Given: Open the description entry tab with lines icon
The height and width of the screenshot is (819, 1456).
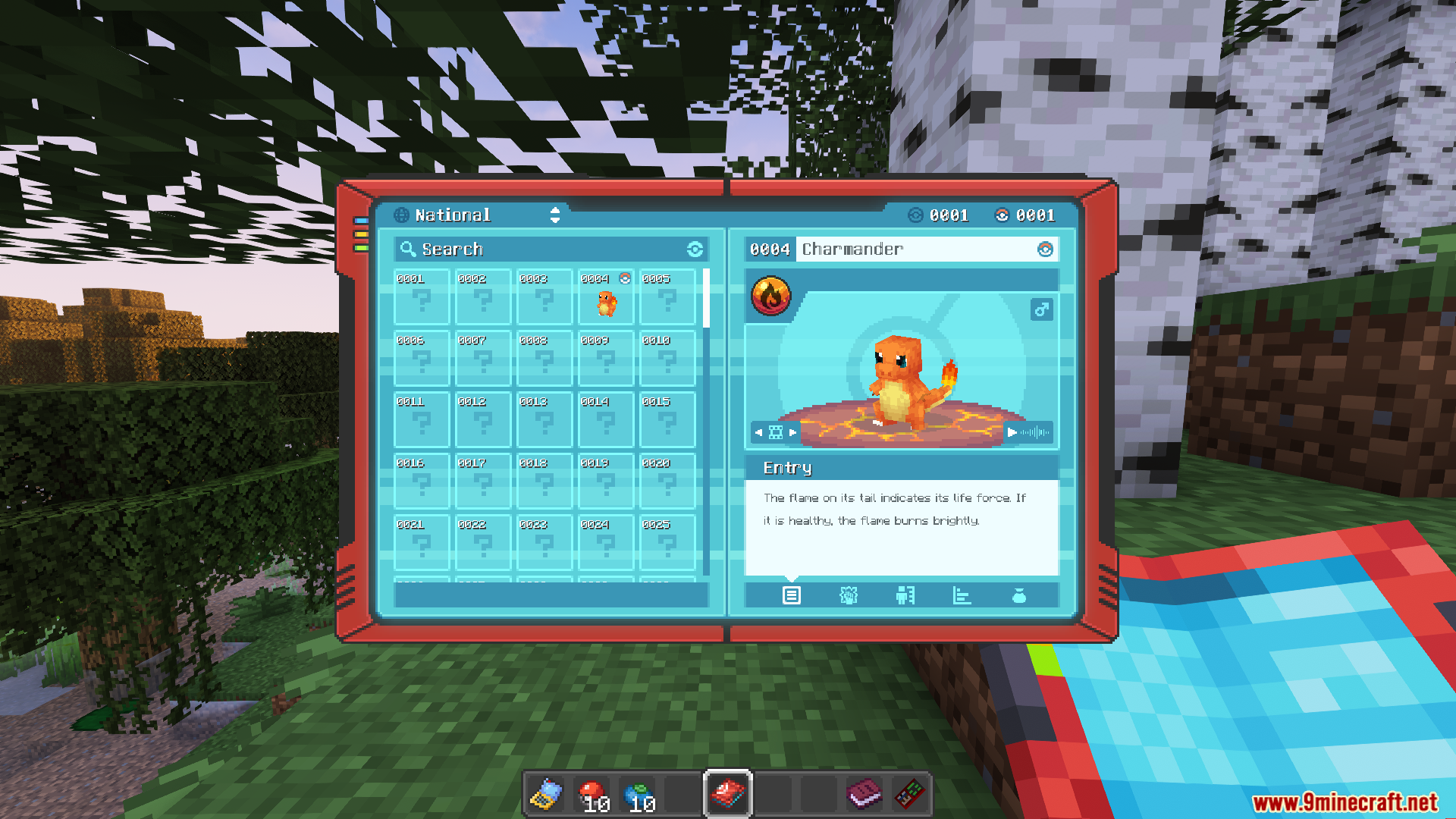Looking at the screenshot, I should click(x=791, y=596).
